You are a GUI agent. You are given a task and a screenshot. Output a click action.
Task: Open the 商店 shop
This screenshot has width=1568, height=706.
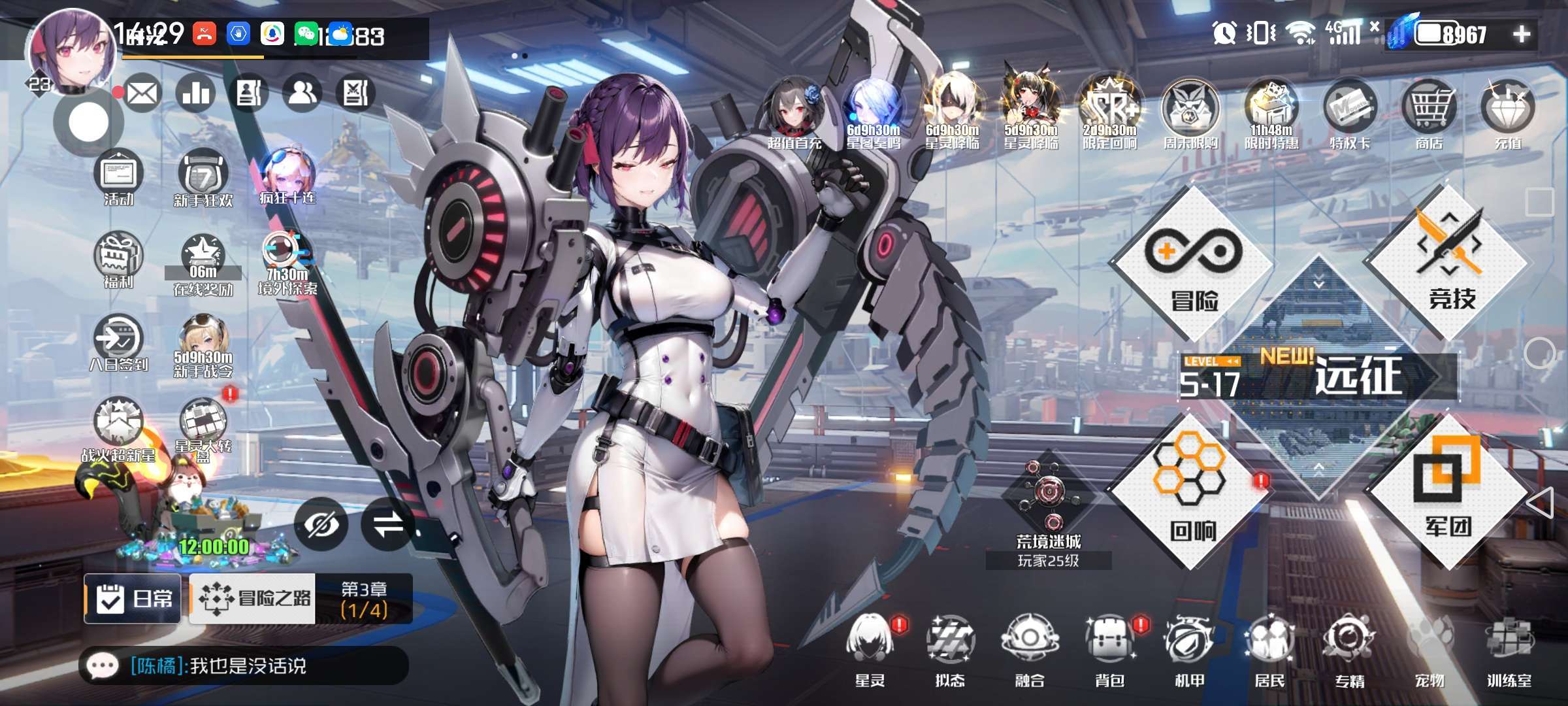[x=1429, y=114]
